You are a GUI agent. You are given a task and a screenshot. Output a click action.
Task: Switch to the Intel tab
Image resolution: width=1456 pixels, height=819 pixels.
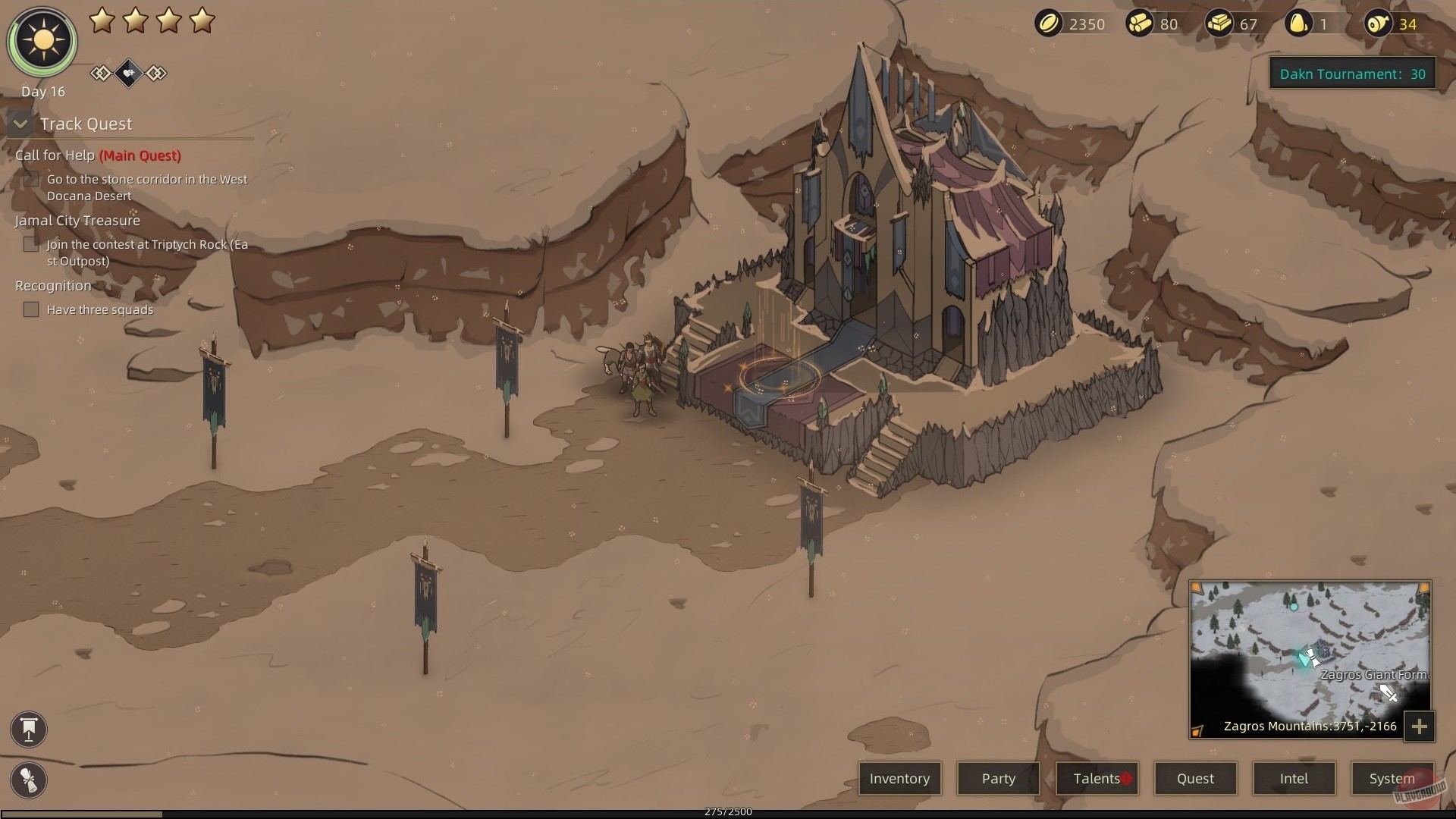click(x=1294, y=778)
